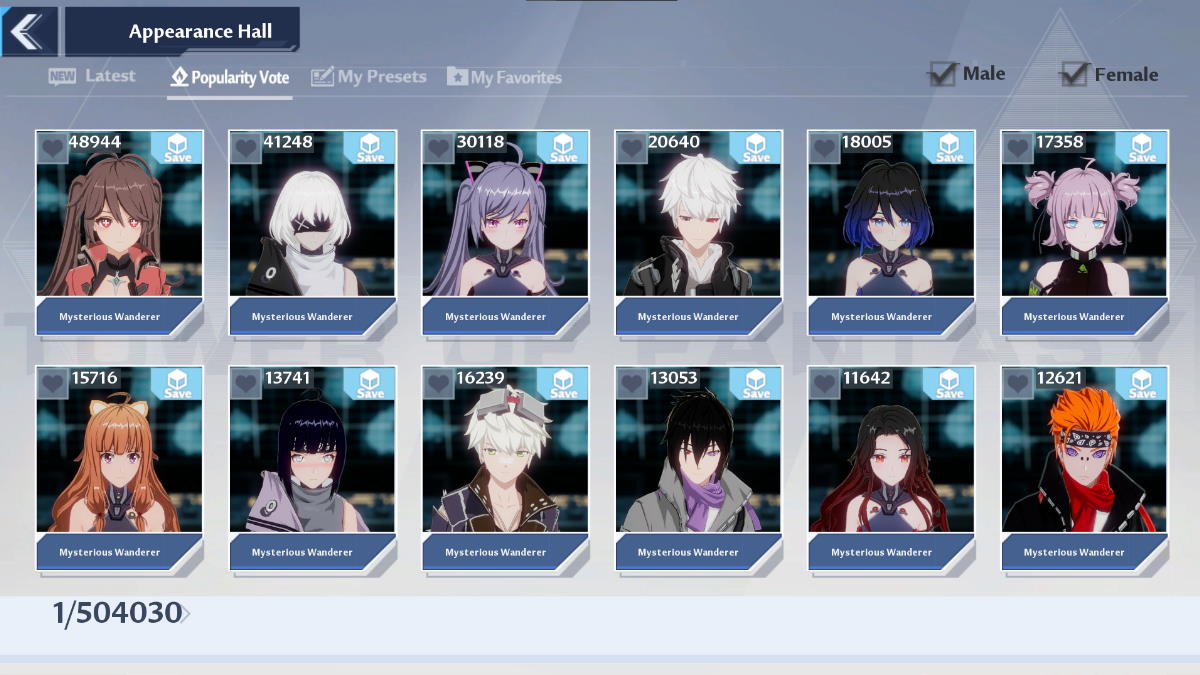Screen dimensions: 1200x675
Task: Favorite the cat-eared preset with 15716 votes
Action: tap(52, 384)
